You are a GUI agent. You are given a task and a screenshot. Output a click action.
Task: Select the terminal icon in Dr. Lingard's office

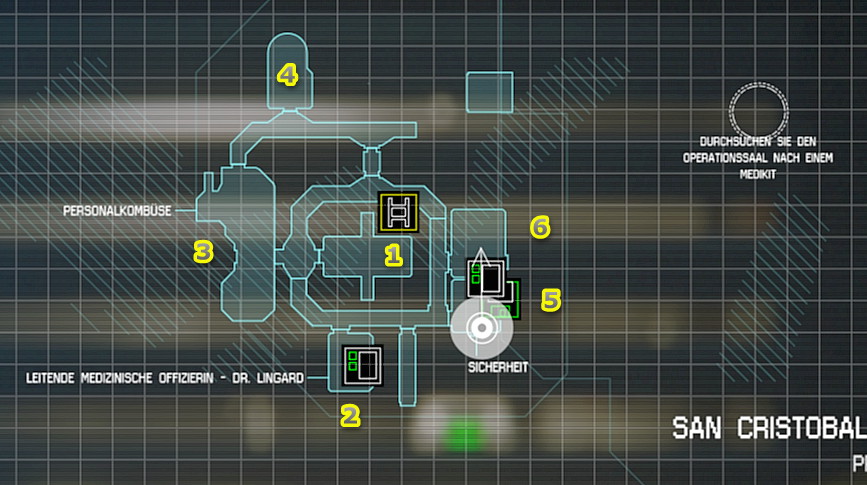(363, 364)
